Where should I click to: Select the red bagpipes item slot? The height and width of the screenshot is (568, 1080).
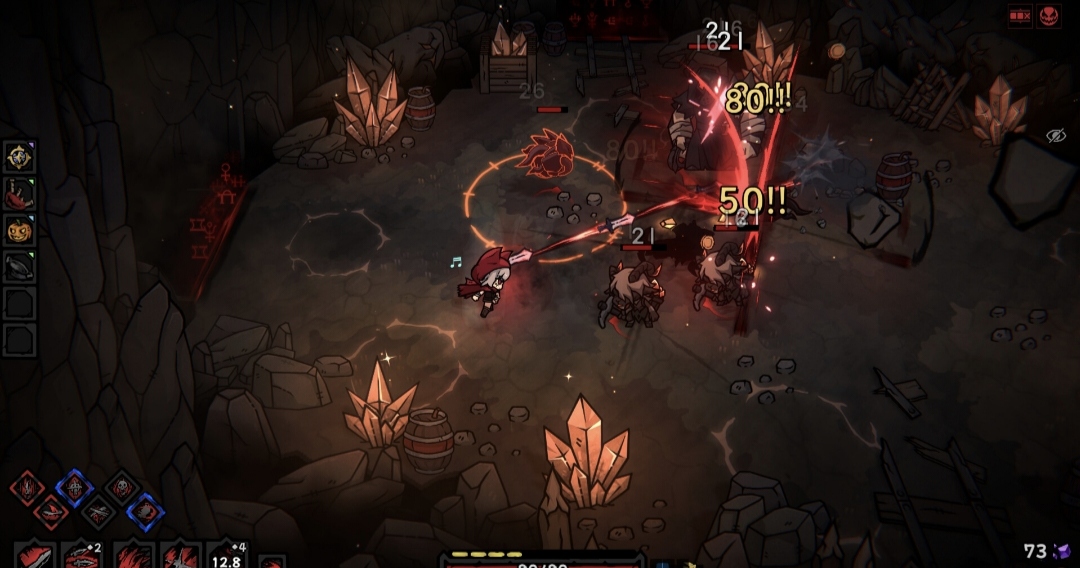click(x=19, y=193)
